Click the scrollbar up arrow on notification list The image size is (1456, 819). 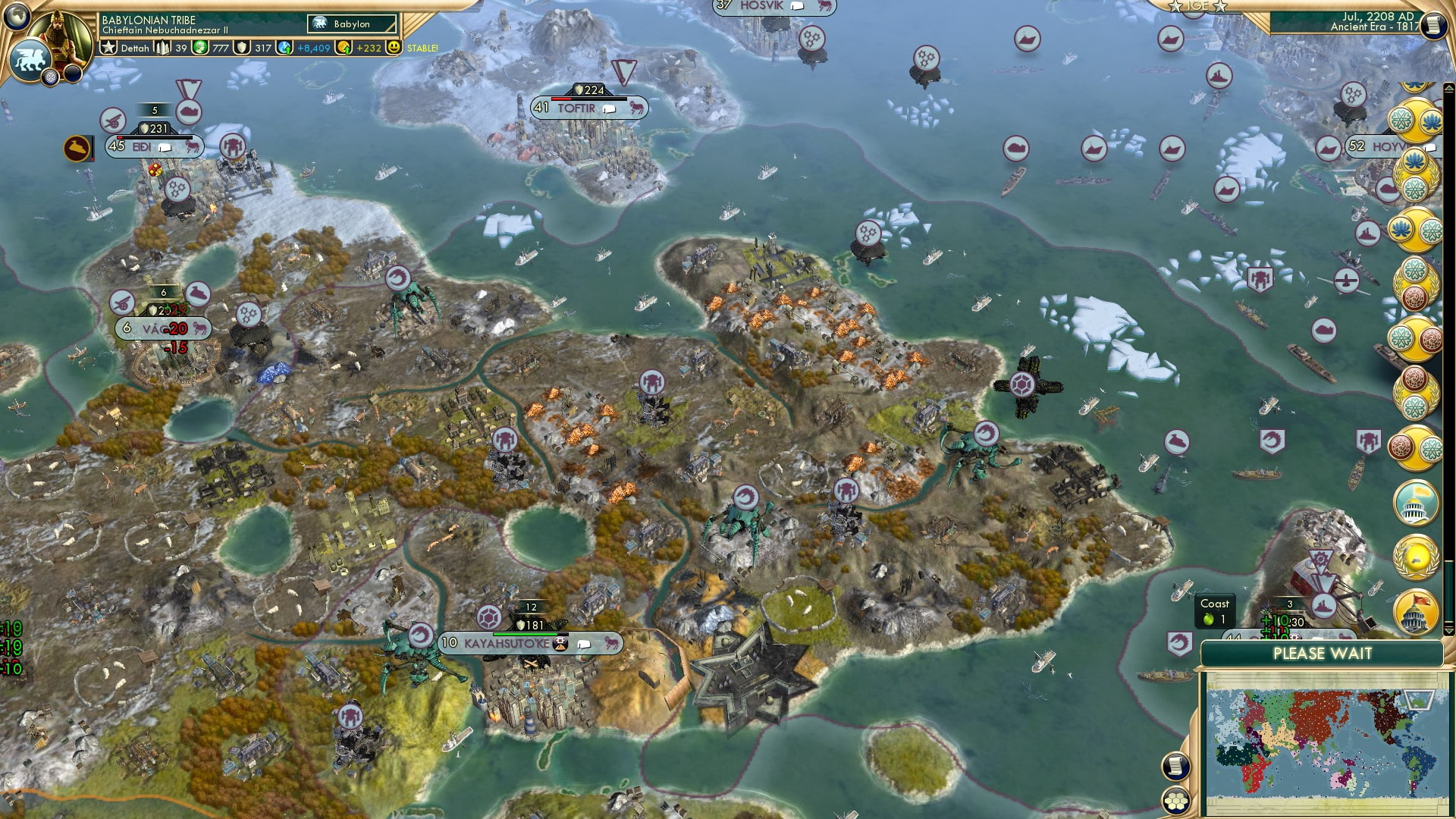pyautogui.click(x=1448, y=86)
